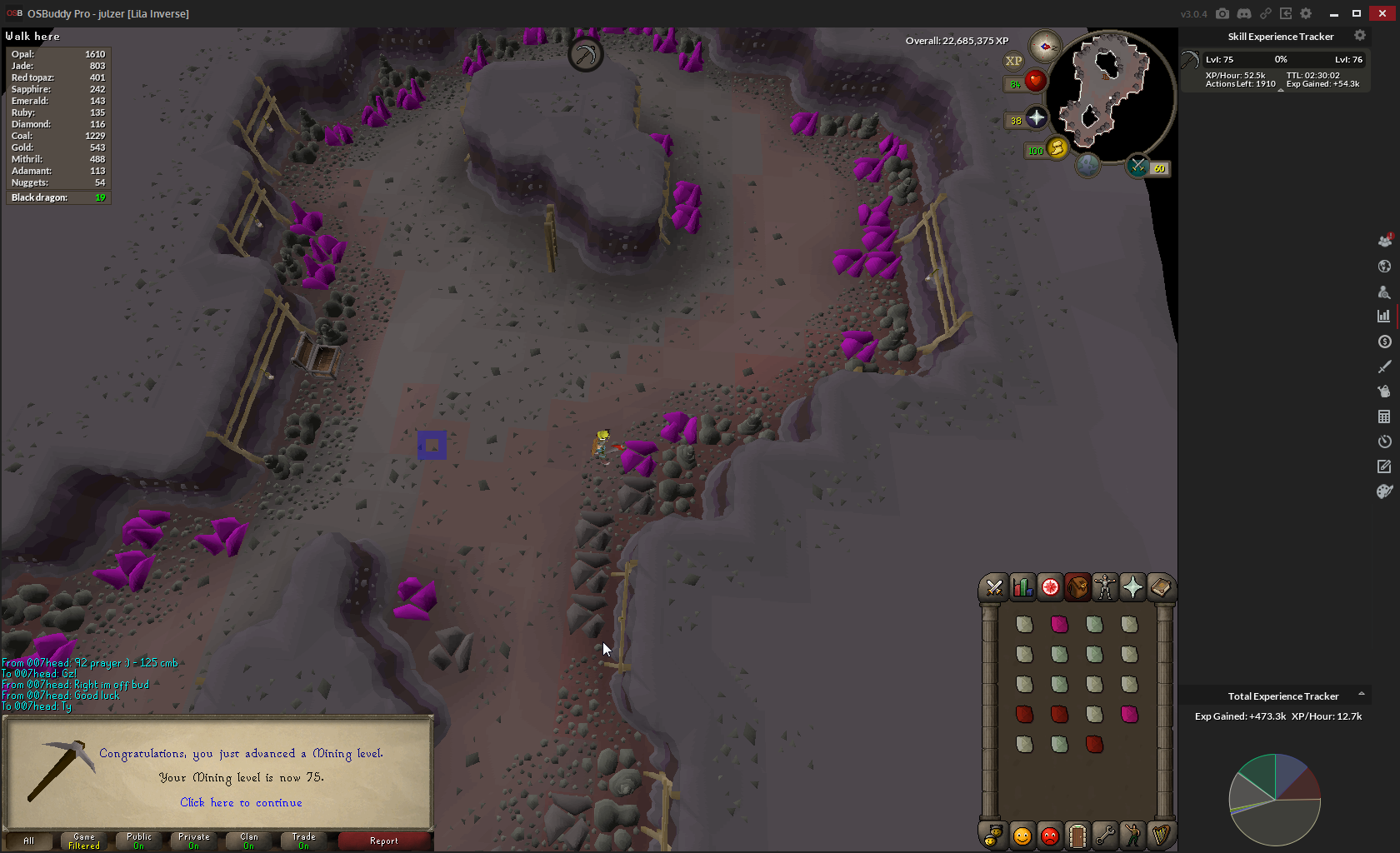Select the Public chat filter tab

[139, 841]
